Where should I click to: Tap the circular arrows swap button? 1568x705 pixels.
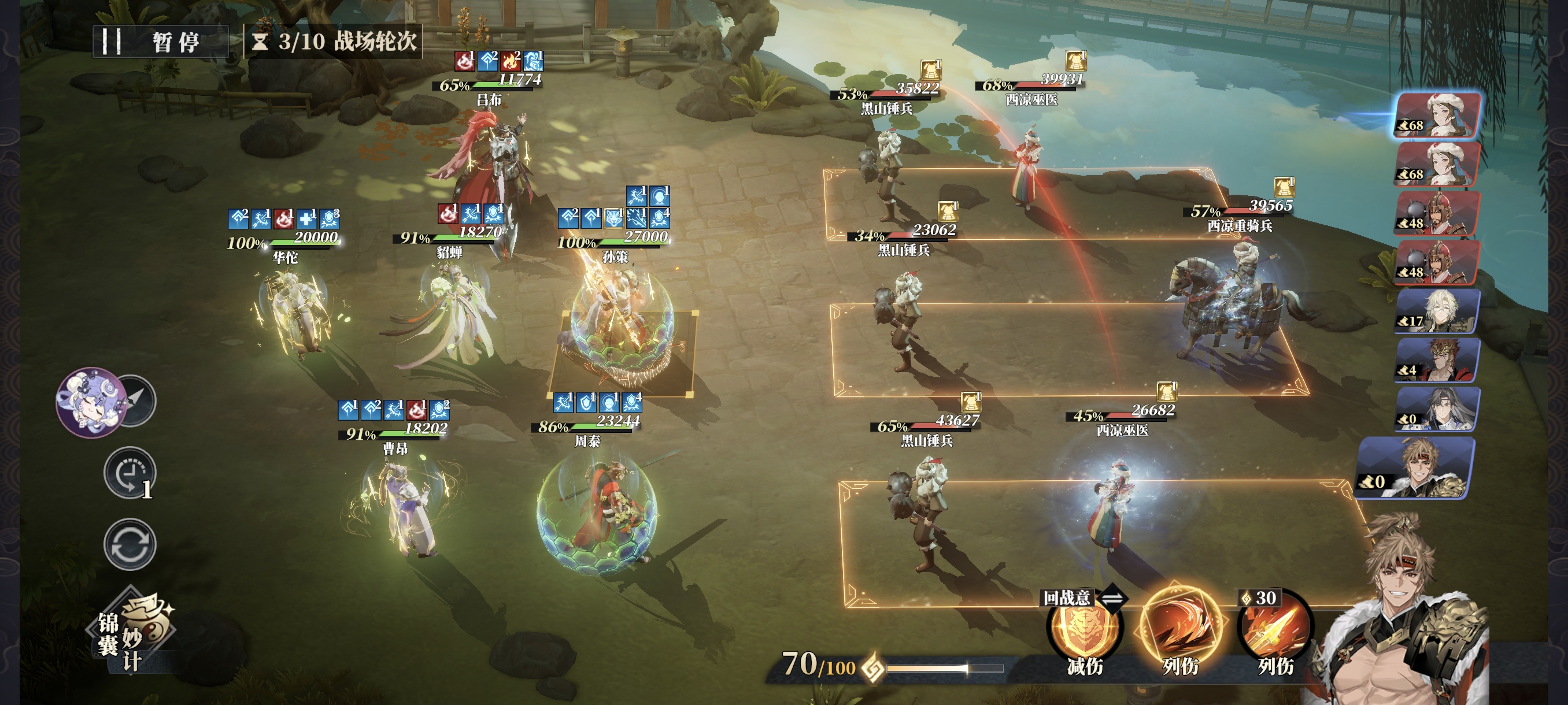coord(130,544)
